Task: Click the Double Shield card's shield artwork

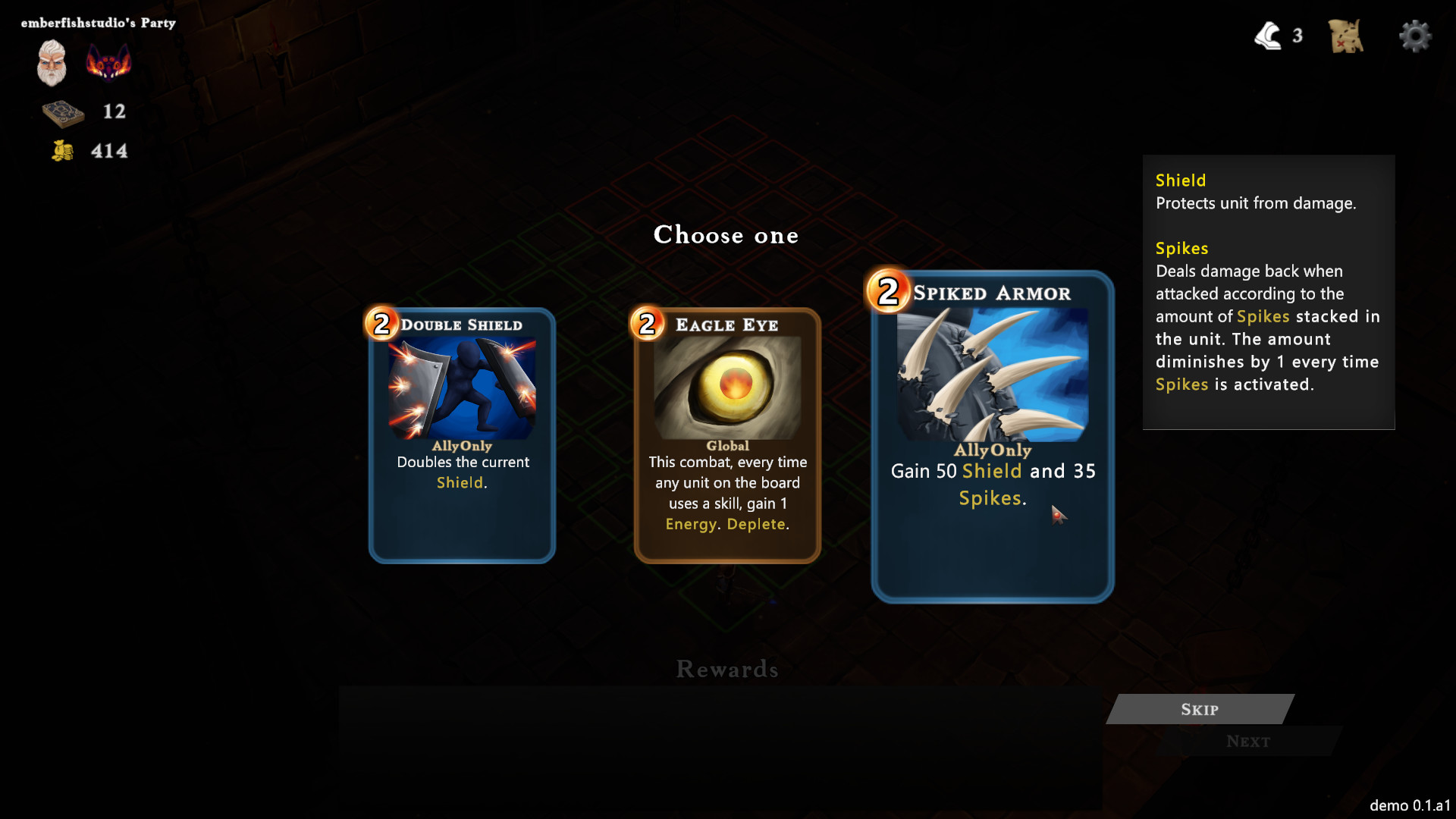Action: pos(460,385)
